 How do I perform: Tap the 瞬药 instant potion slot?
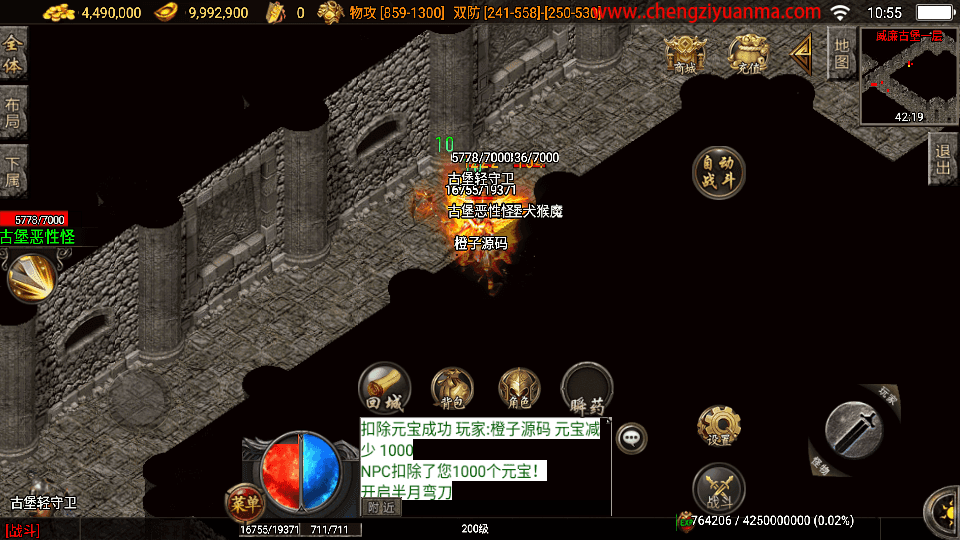click(x=587, y=388)
